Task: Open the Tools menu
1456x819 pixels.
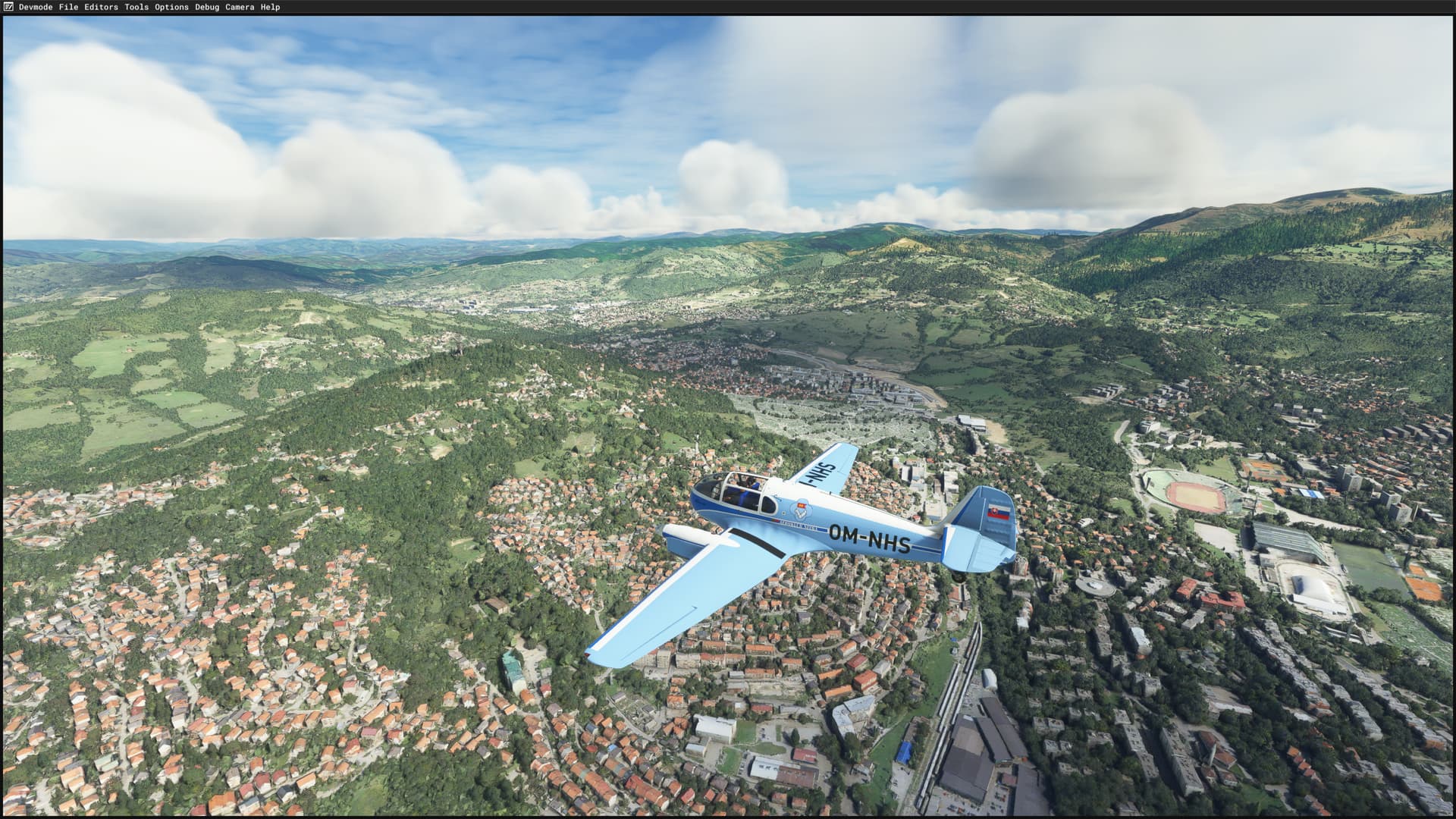Action: click(136, 7)
